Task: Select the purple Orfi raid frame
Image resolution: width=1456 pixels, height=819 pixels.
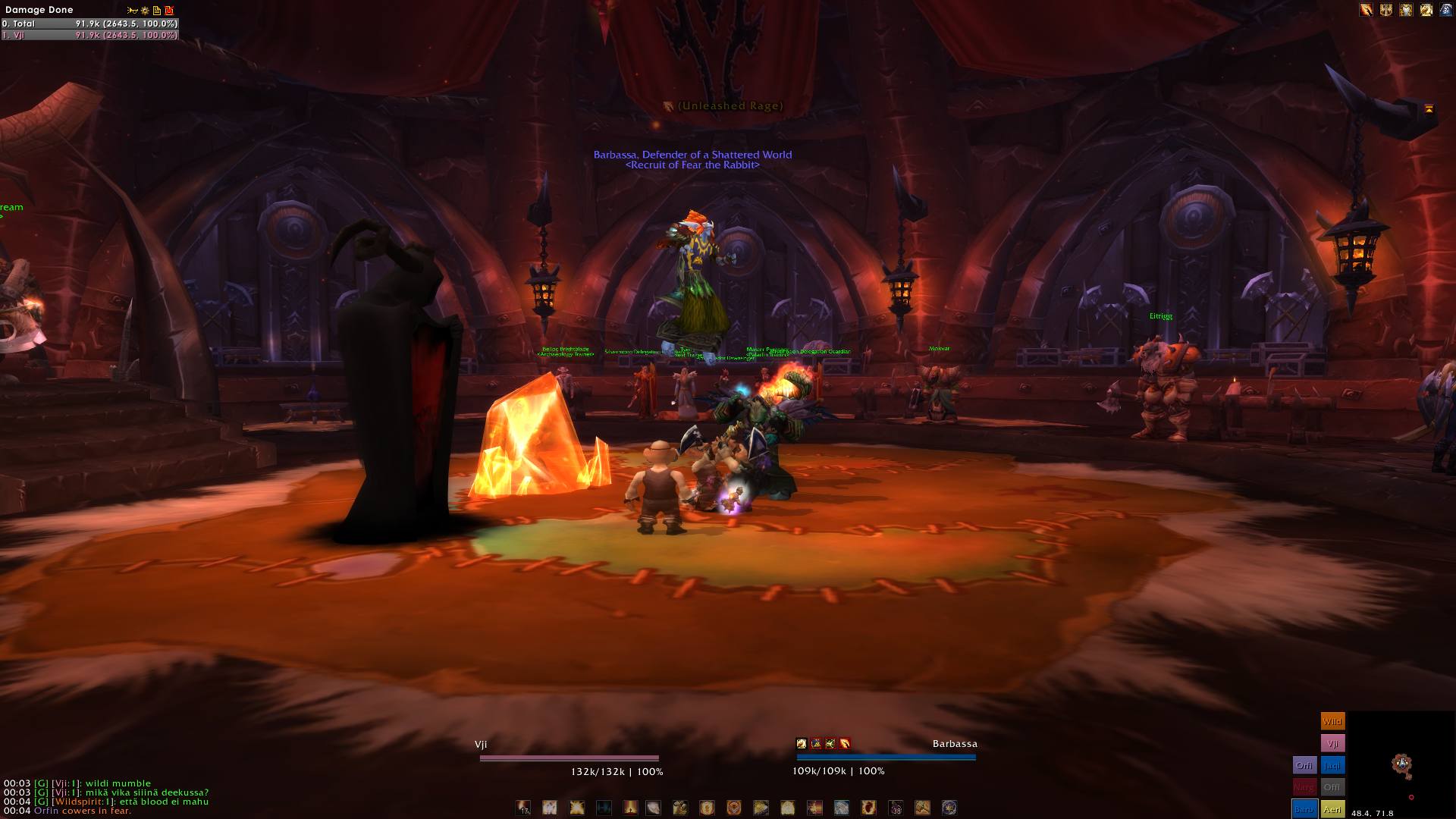Action: [x=1304, y=766]
